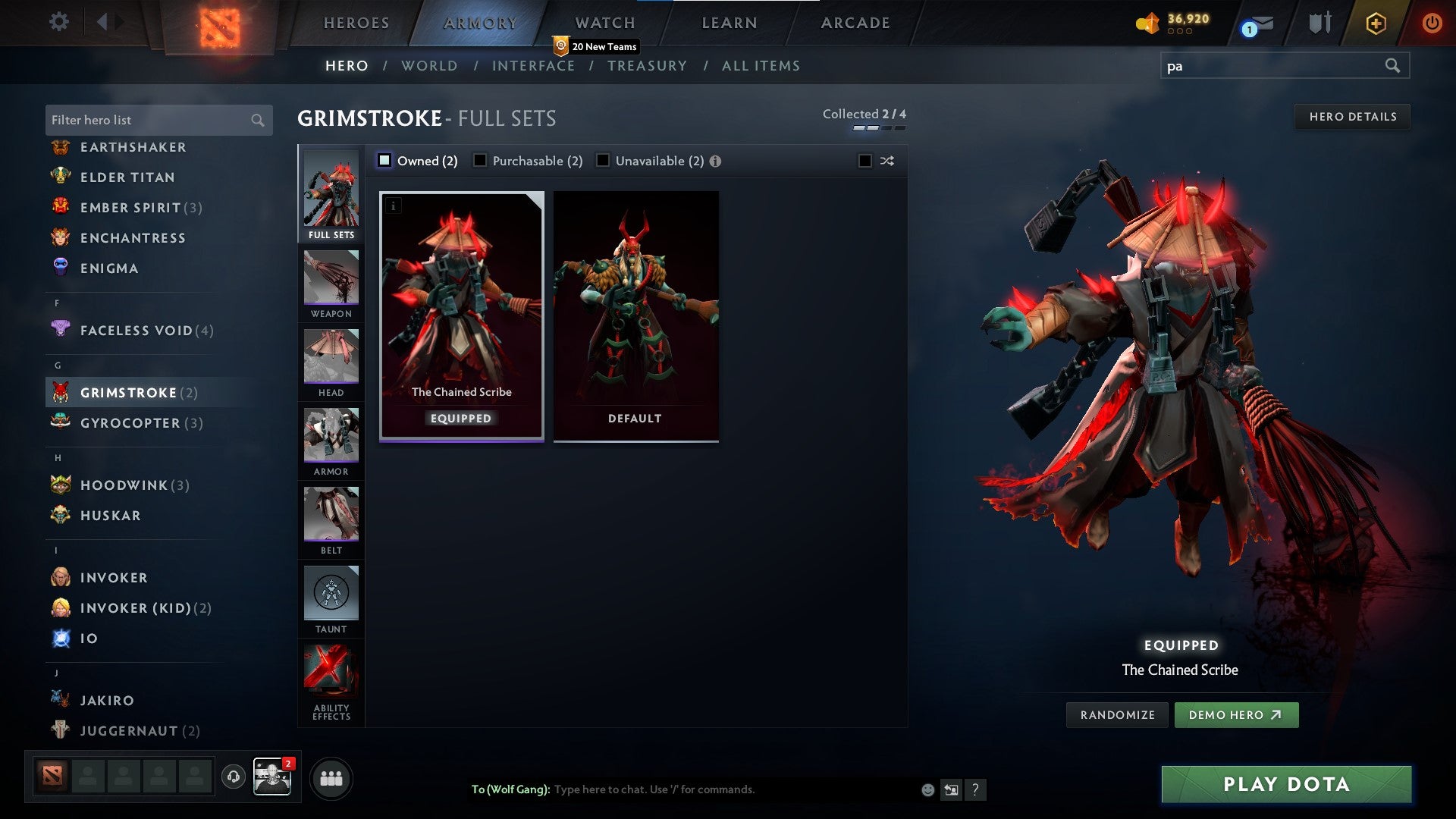
Task: Open the emoticon picker beside chat
Action: 927,789
